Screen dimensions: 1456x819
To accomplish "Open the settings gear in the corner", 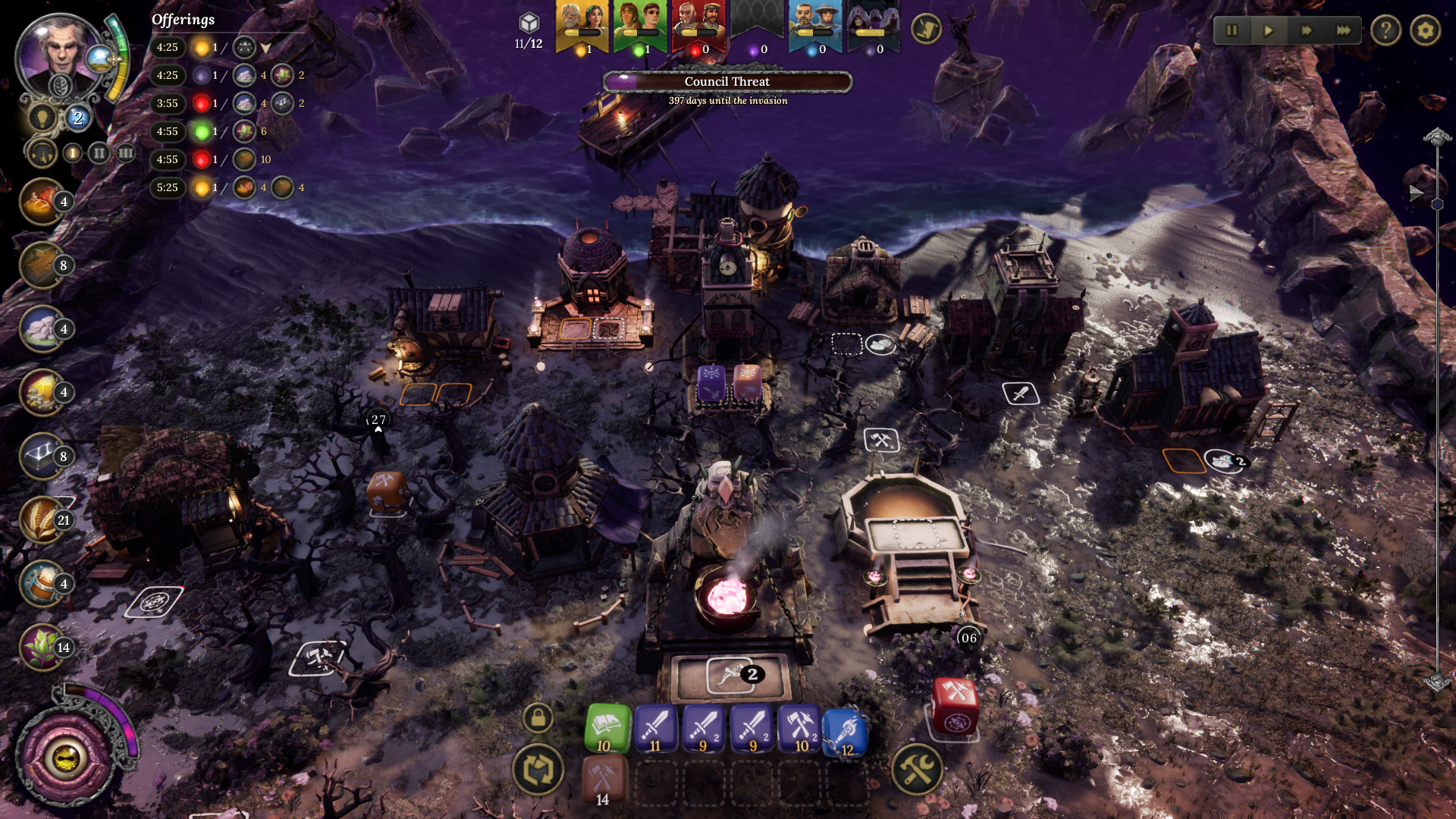I will pos(1426,30).
